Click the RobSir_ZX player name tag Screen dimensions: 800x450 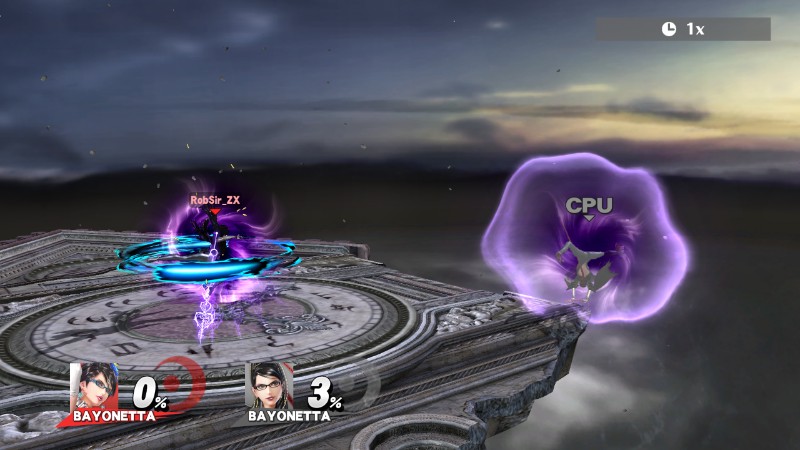tap(215, 200)
